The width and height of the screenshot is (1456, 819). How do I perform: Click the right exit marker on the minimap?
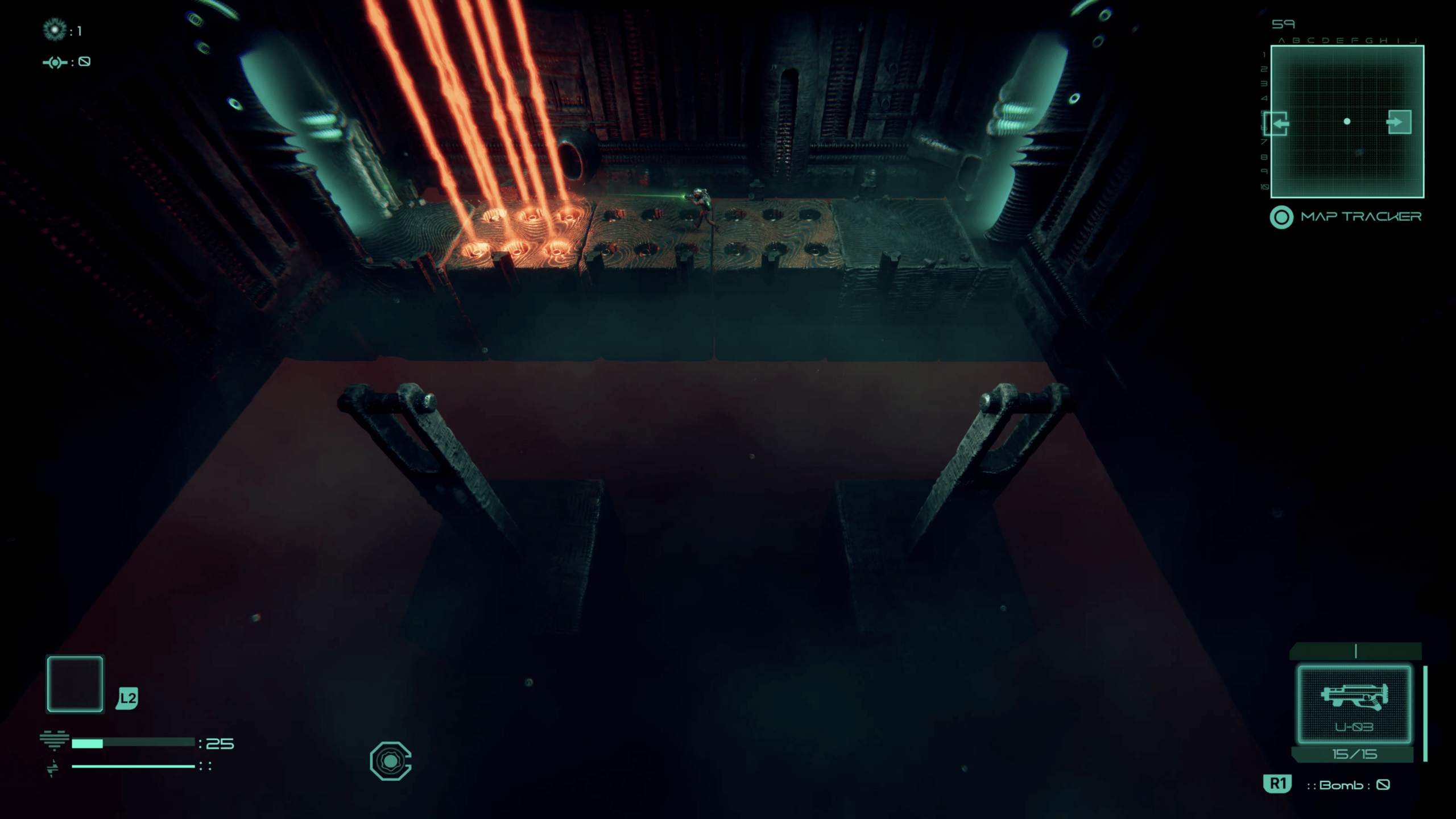pyautogui.click(x=1399, y=122)
